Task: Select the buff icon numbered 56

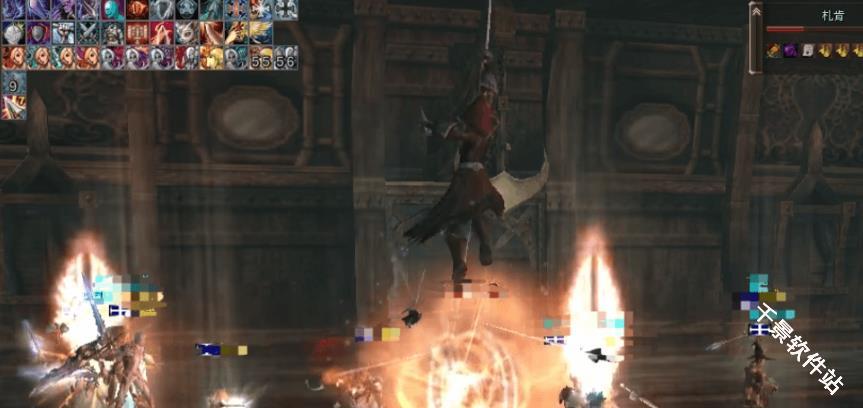Action: click(x=286, y=58)
